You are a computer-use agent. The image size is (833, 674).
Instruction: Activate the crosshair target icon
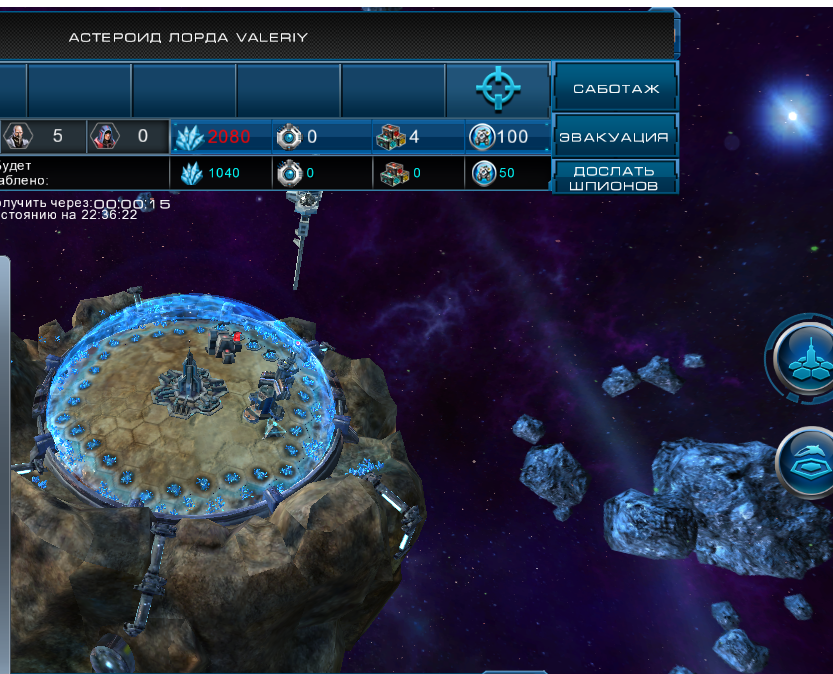(x=497, y=89)
